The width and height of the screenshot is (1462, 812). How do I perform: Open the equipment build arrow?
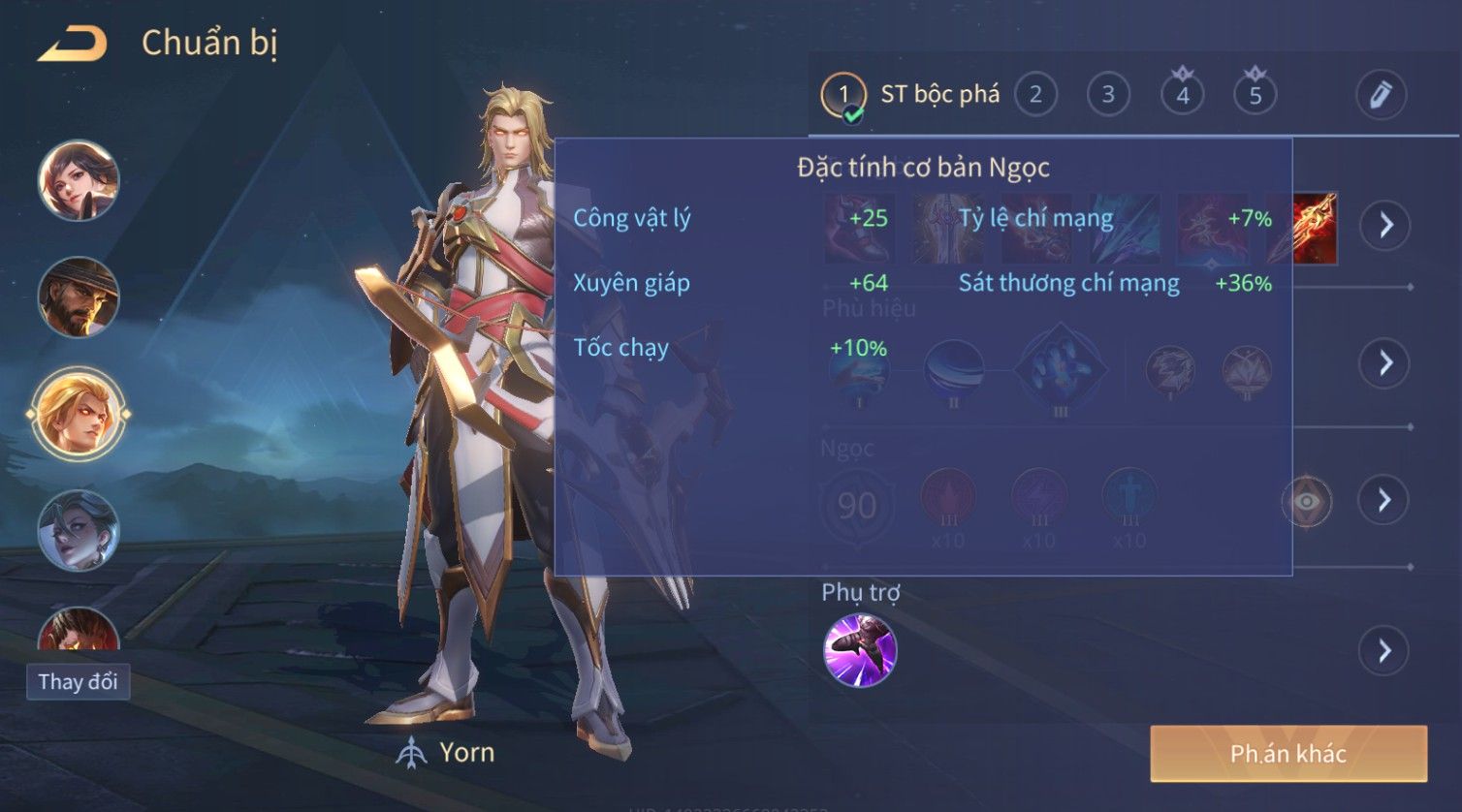[1384, 226]
